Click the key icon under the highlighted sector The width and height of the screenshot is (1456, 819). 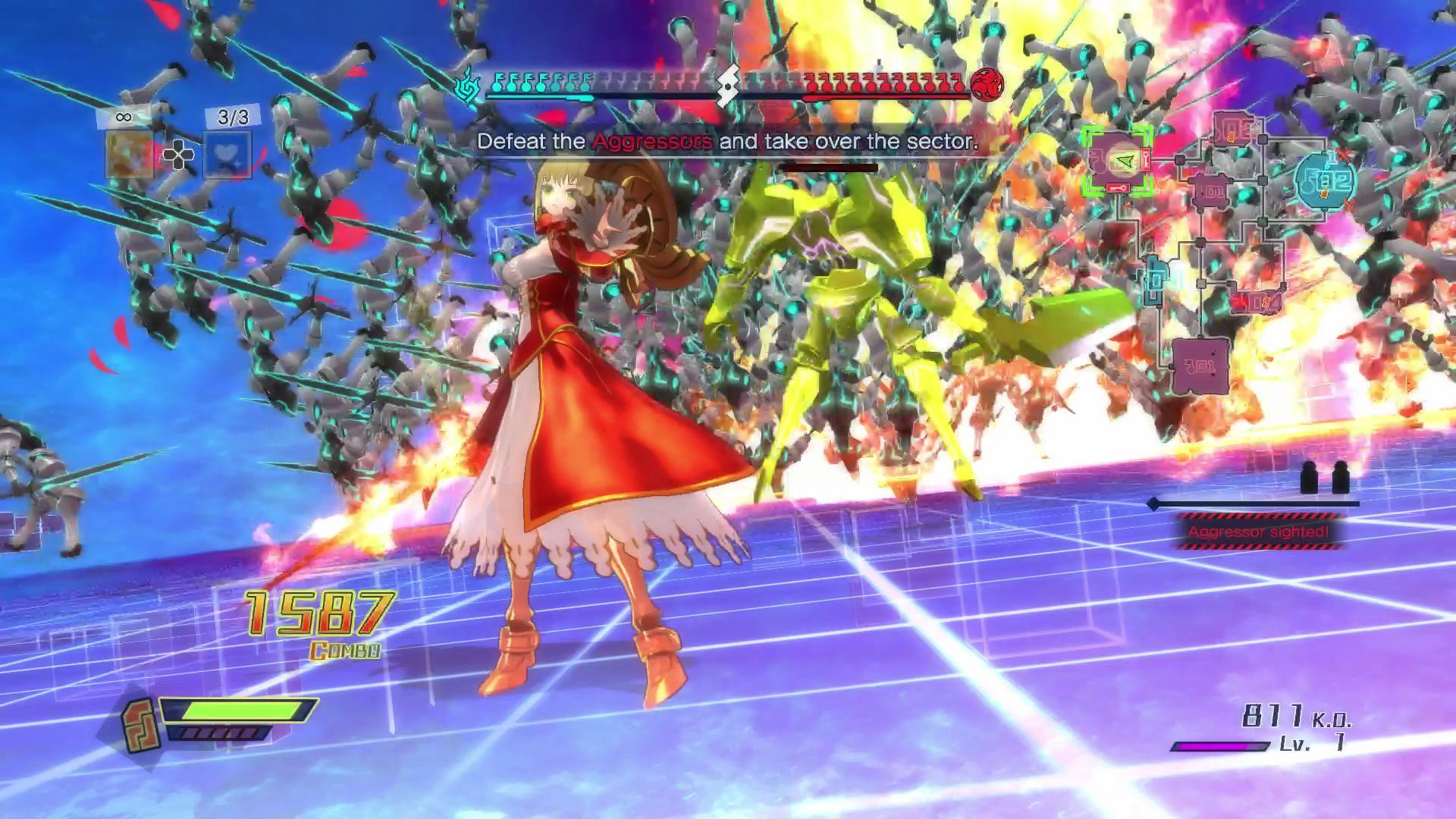pyautogui.click(x=1119, y=187)
